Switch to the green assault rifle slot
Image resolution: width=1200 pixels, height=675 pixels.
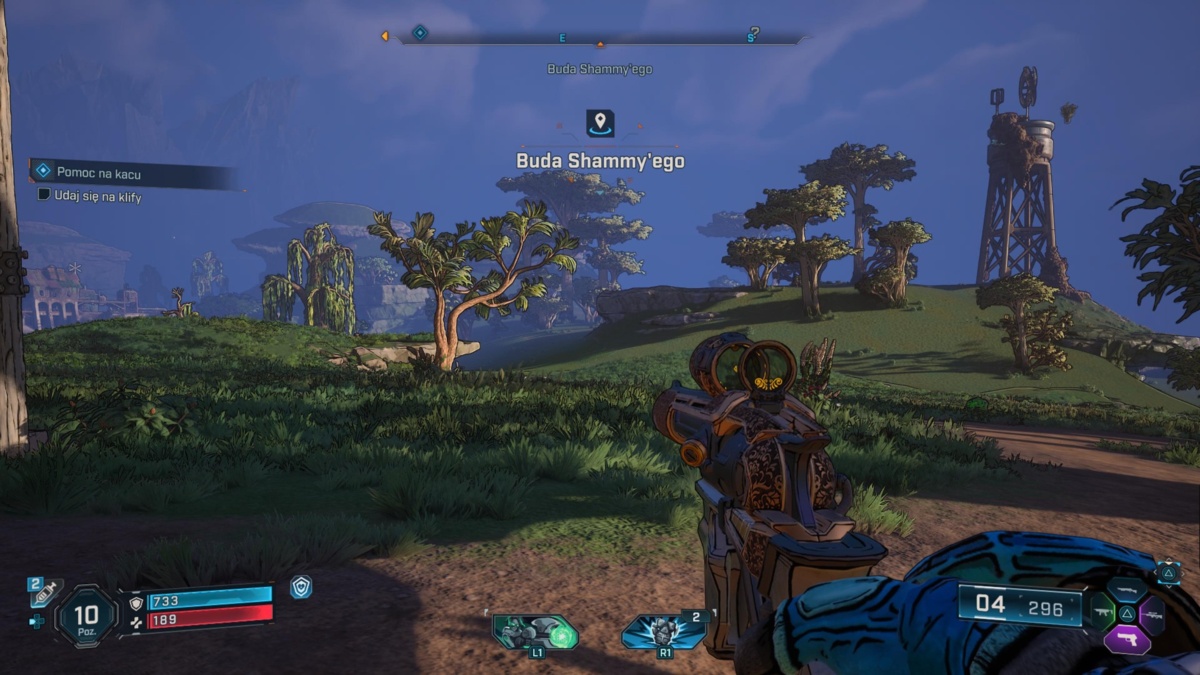[x=1101, y=612]
